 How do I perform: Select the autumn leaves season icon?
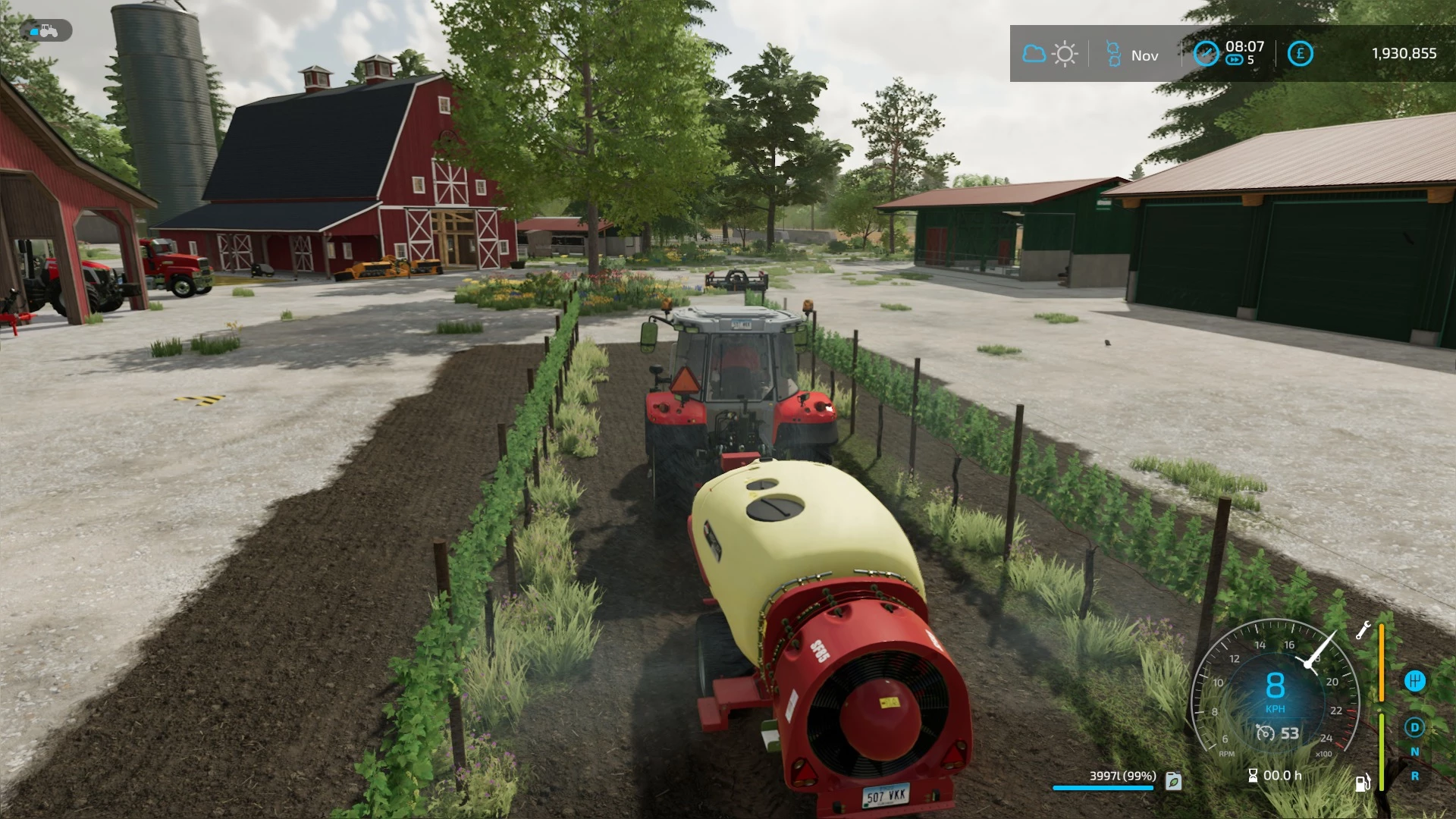1115,53
